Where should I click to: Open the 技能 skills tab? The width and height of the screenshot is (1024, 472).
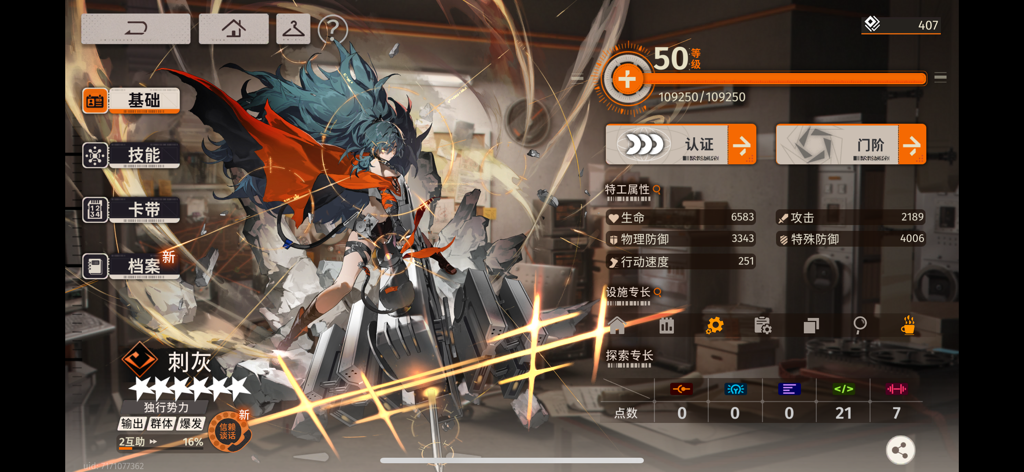tap(132, 155)
